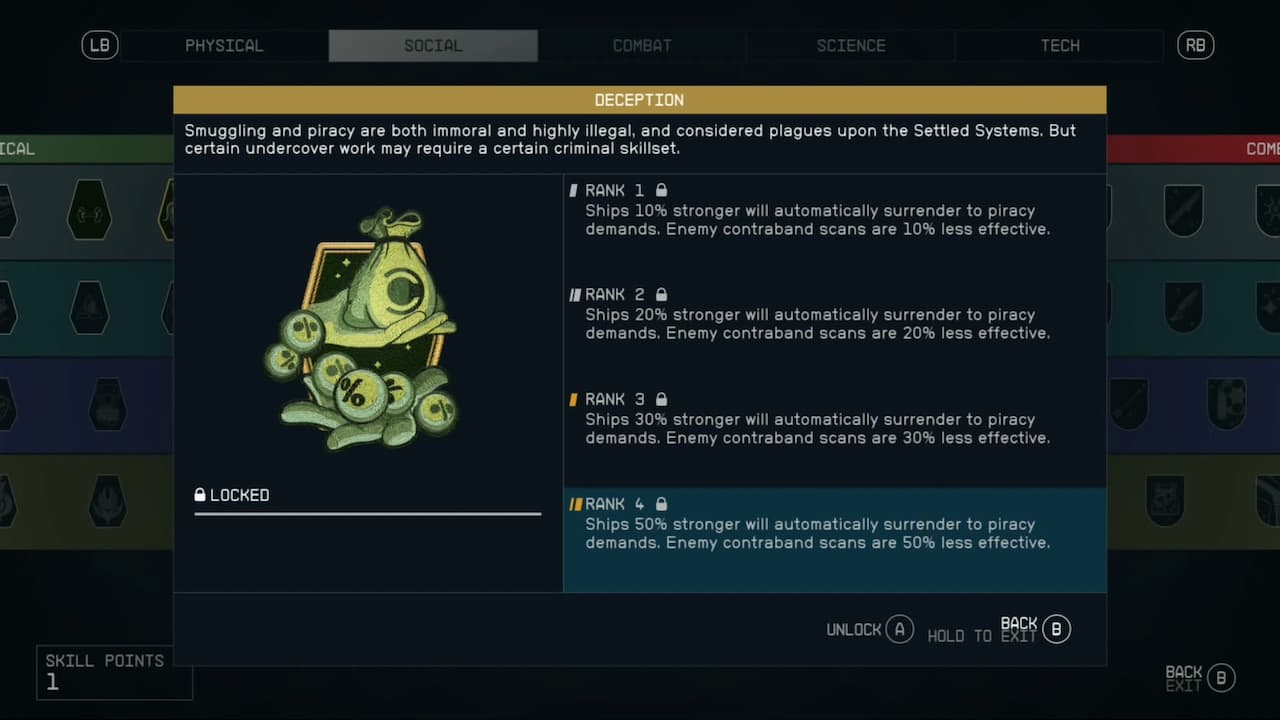
Task: Click the rank progress pips beside Rank 3
Action: coord(573,399)
